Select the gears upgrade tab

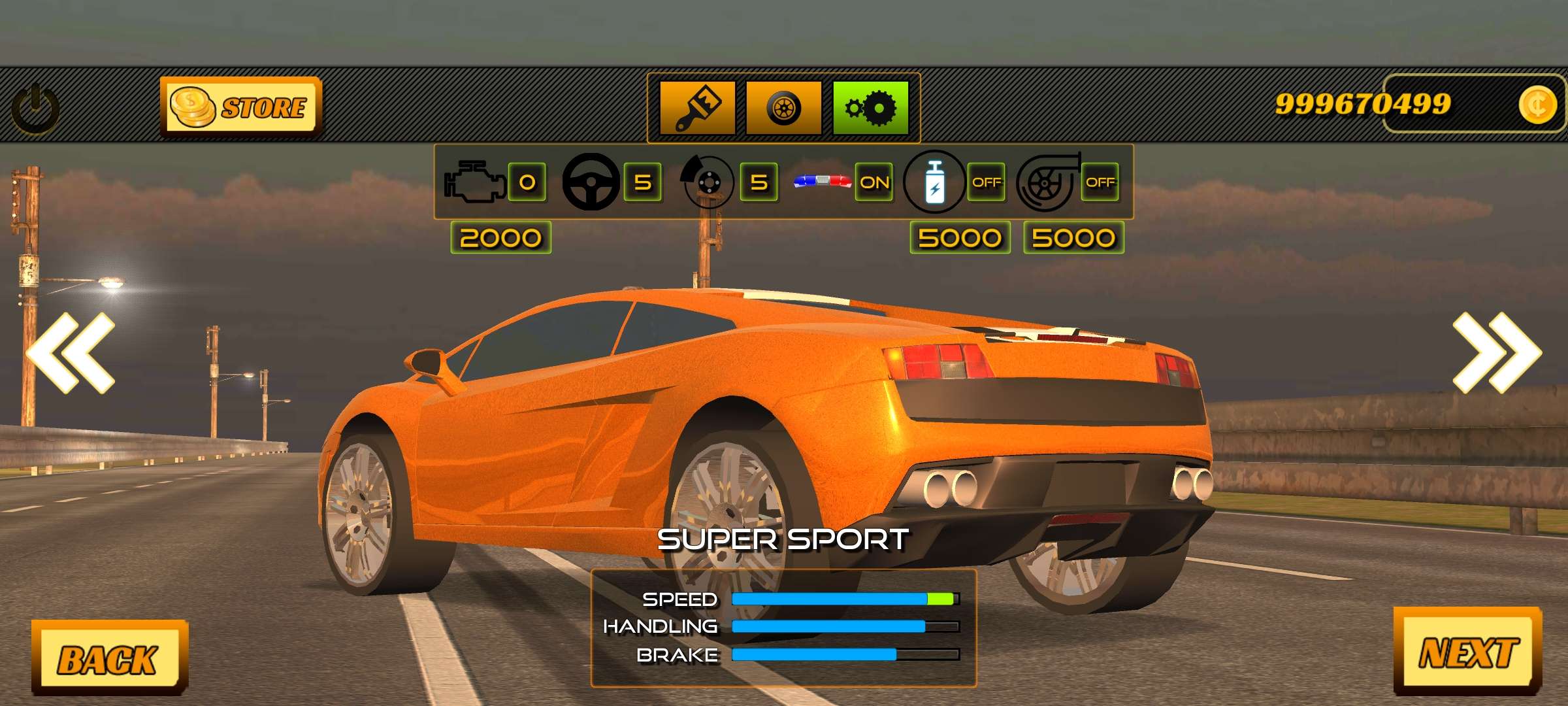click(870, 108)
